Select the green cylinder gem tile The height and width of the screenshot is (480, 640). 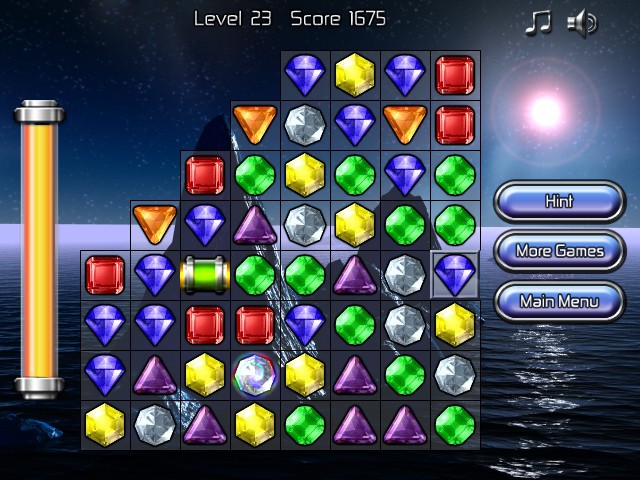coord(205,275)
